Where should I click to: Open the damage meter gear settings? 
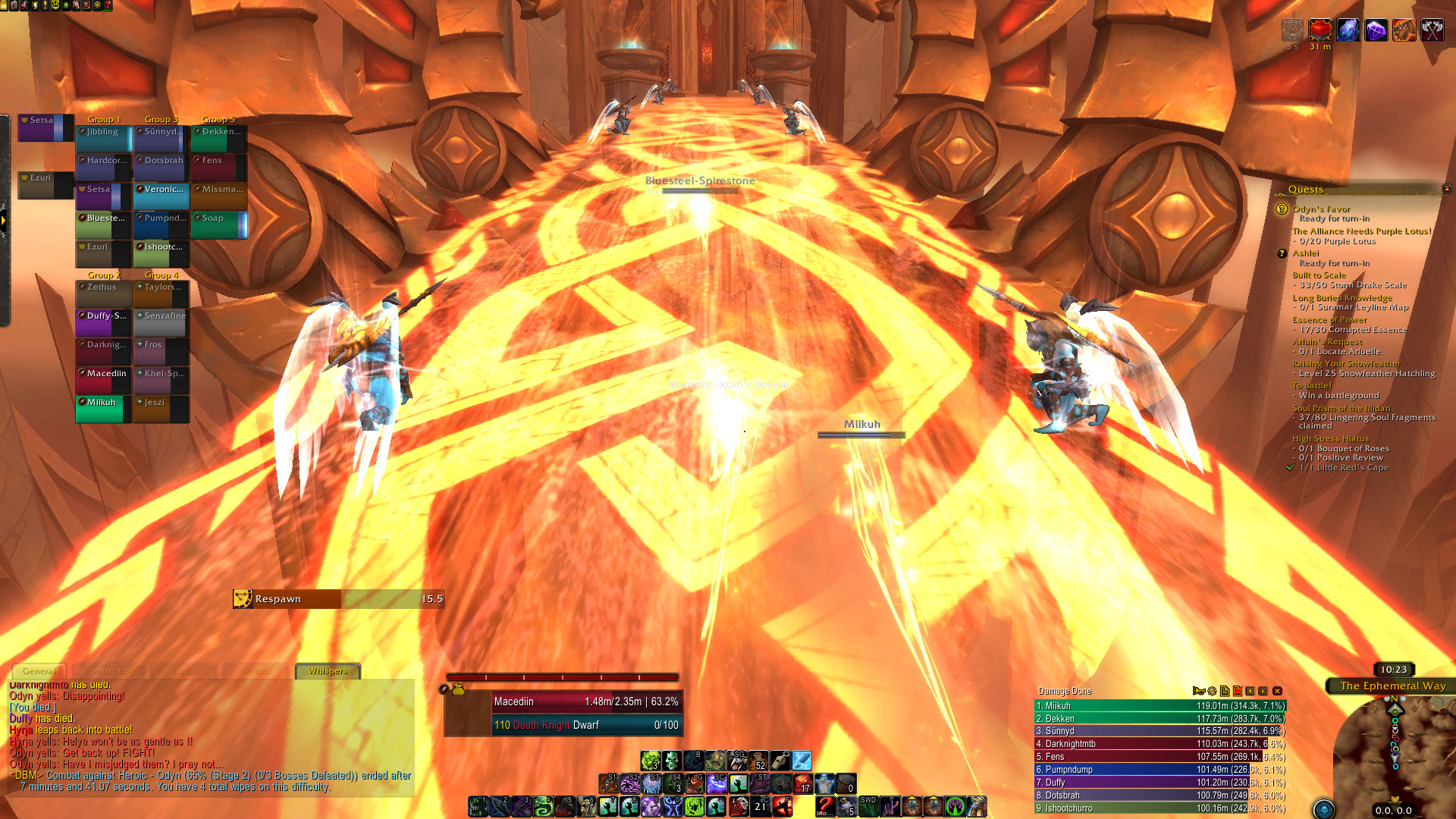tap(1212, 691)
